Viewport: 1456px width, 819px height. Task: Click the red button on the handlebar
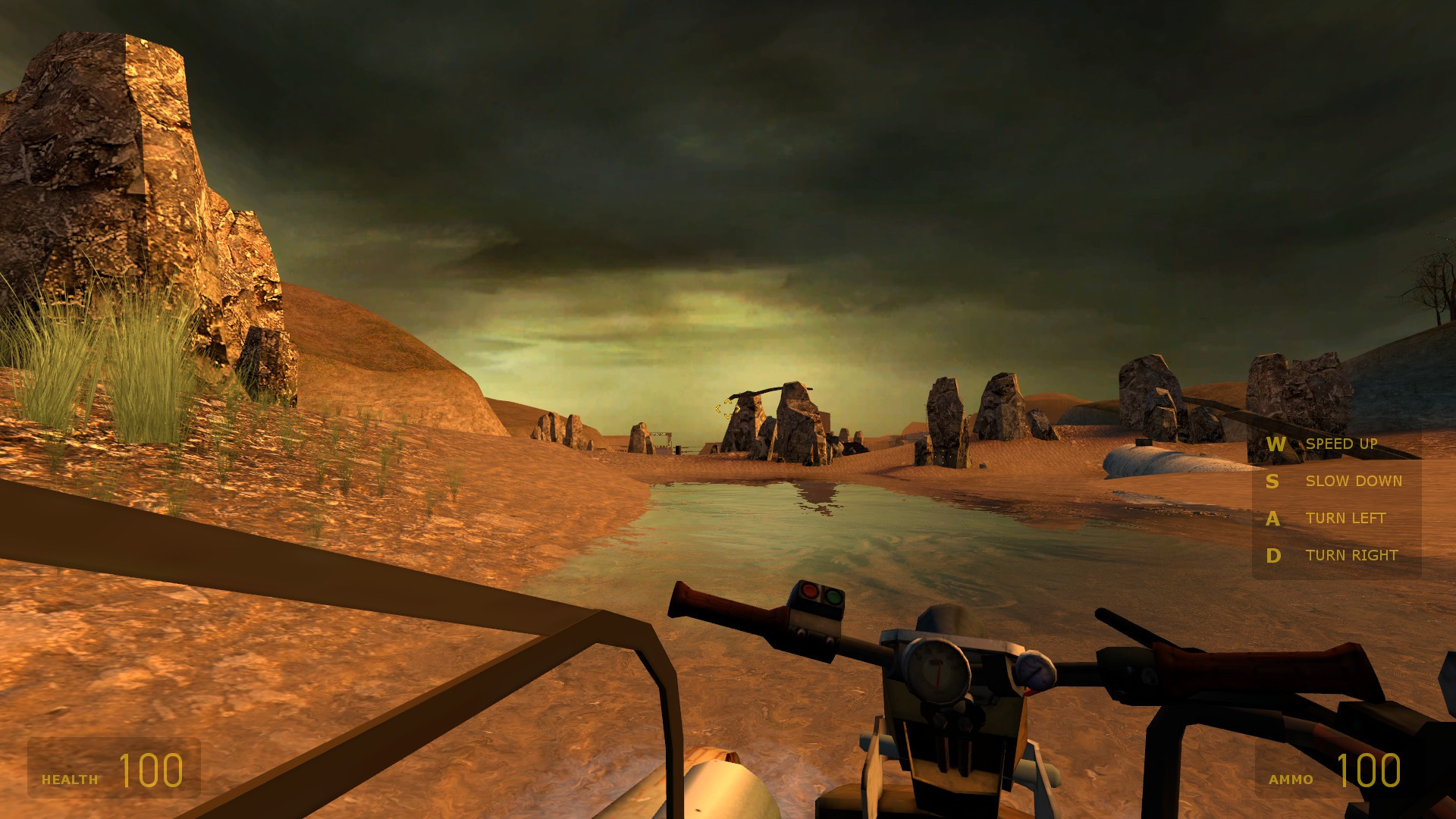tap(809, 591)
